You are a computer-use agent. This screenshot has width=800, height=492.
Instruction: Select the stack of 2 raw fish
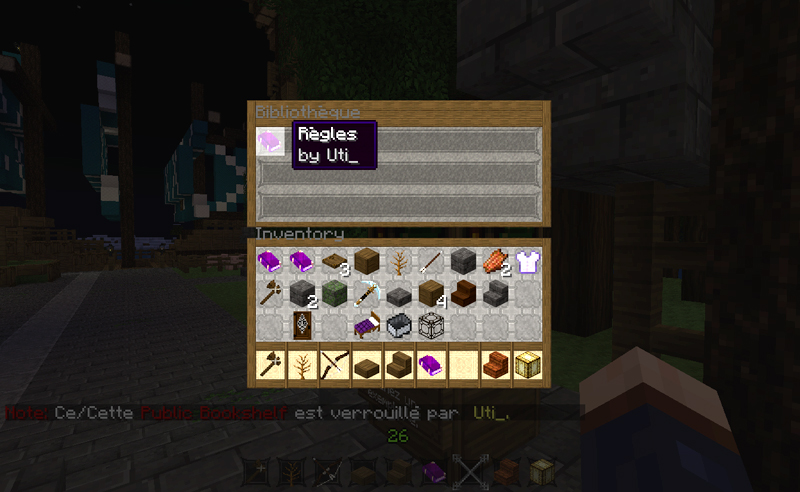click(496, 262)
